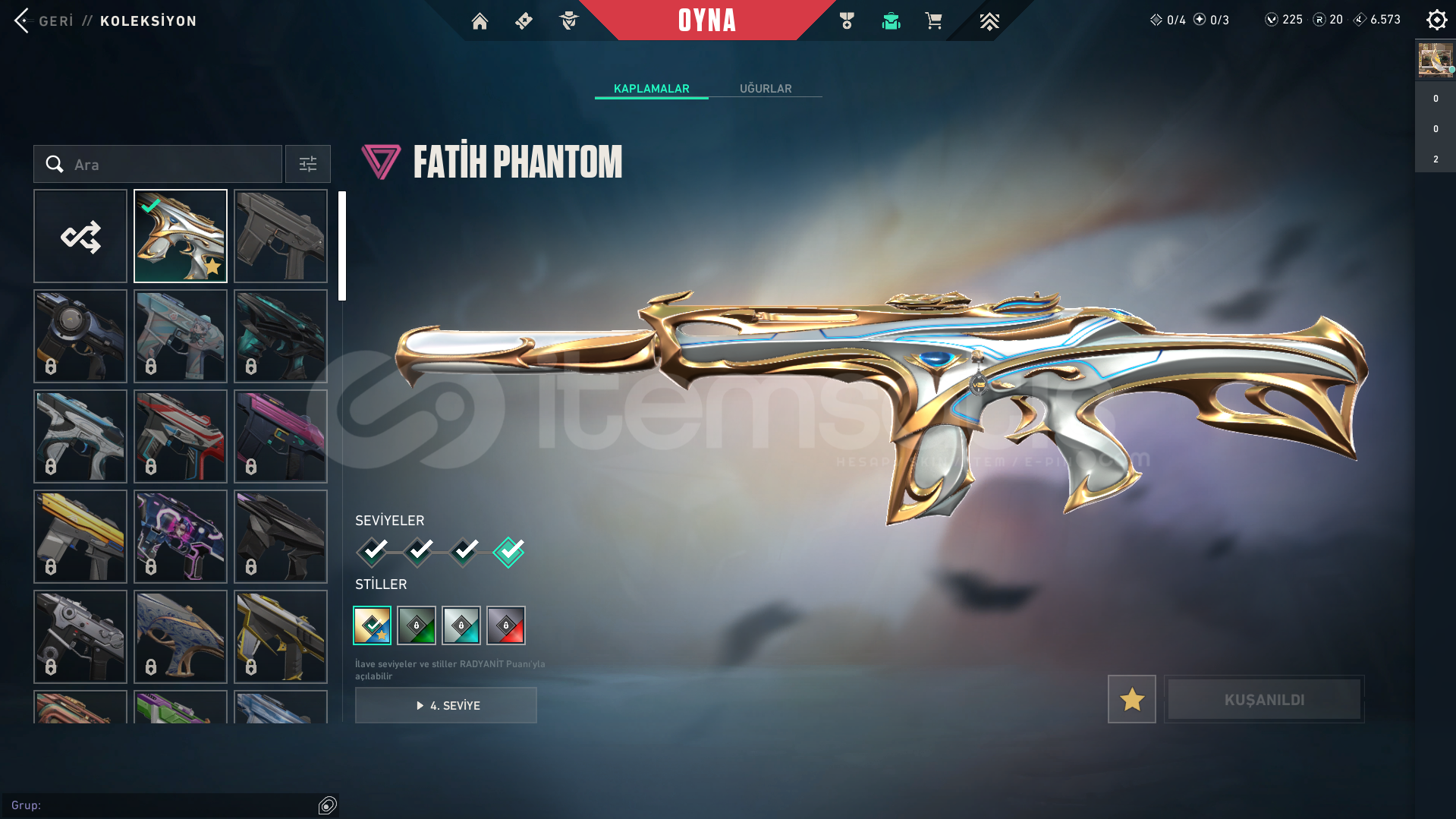
Task: Choose the locked red style variant
Action: 506,625
